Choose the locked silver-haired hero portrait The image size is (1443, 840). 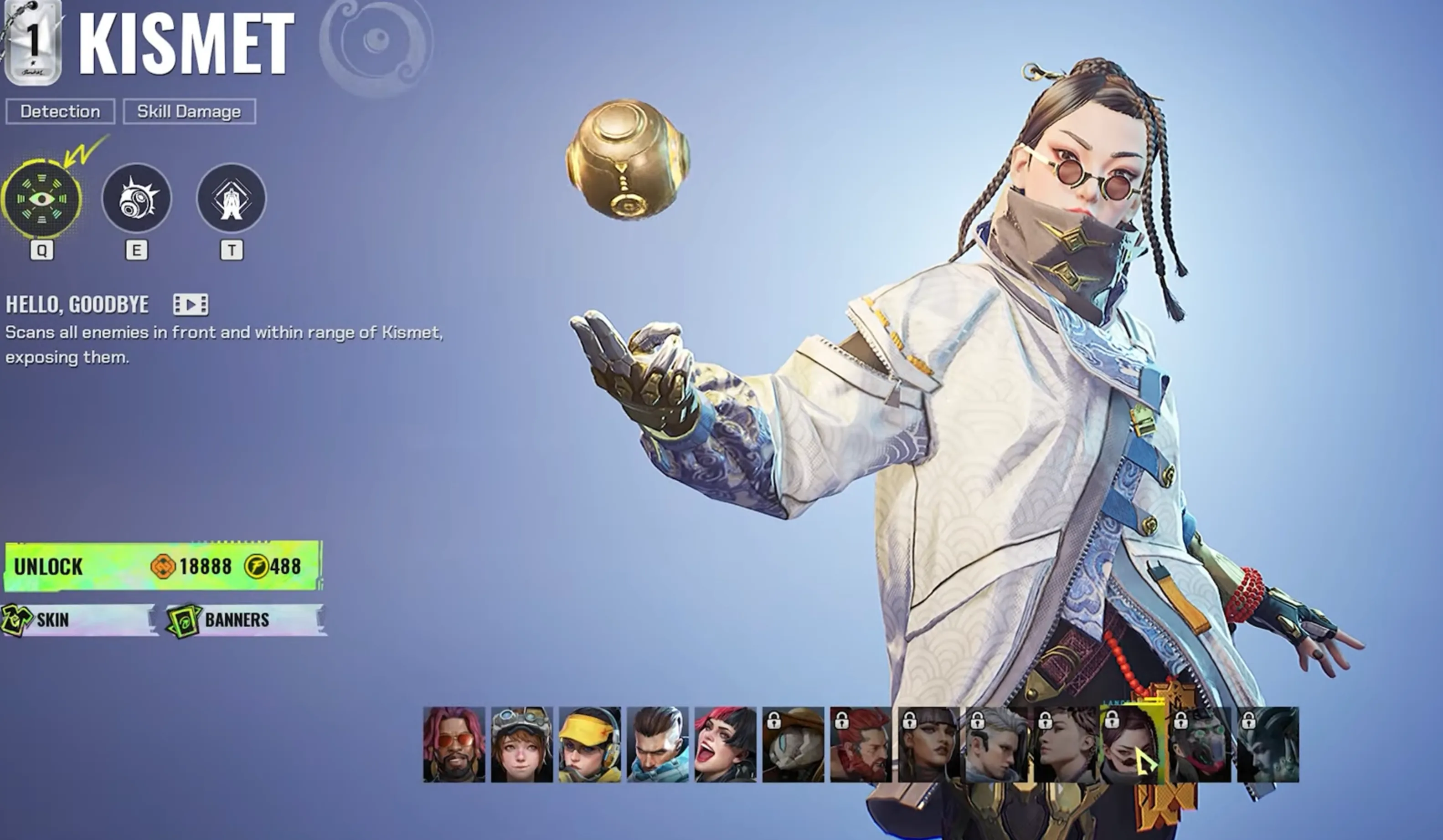pos(996,744)
